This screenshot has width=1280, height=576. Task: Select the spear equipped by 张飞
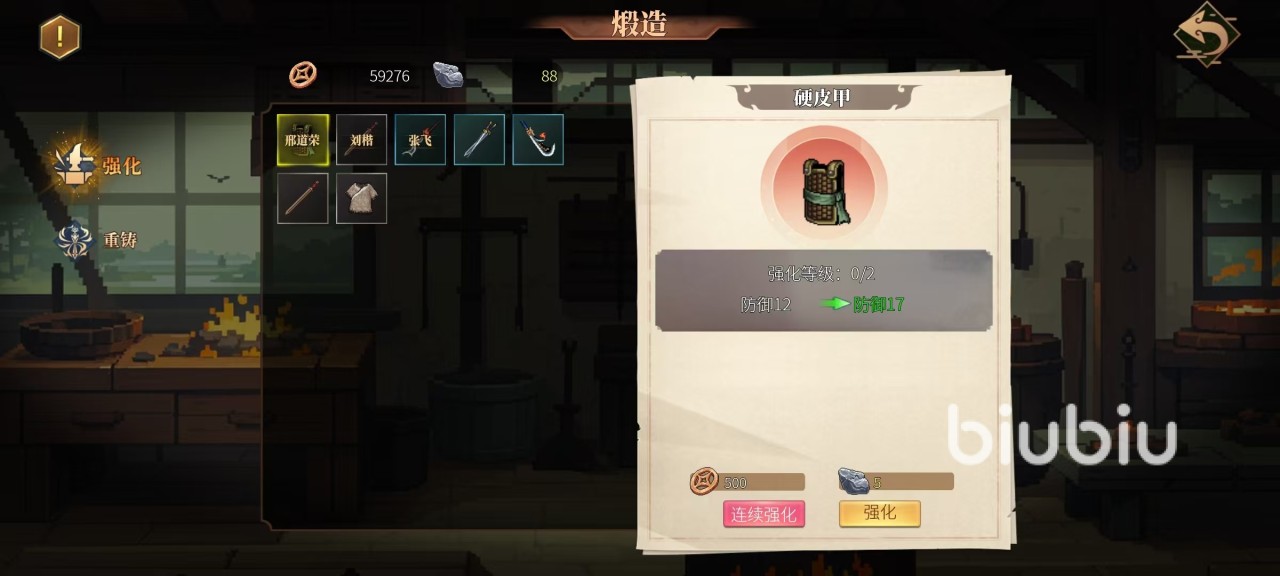tap(420, 139)
